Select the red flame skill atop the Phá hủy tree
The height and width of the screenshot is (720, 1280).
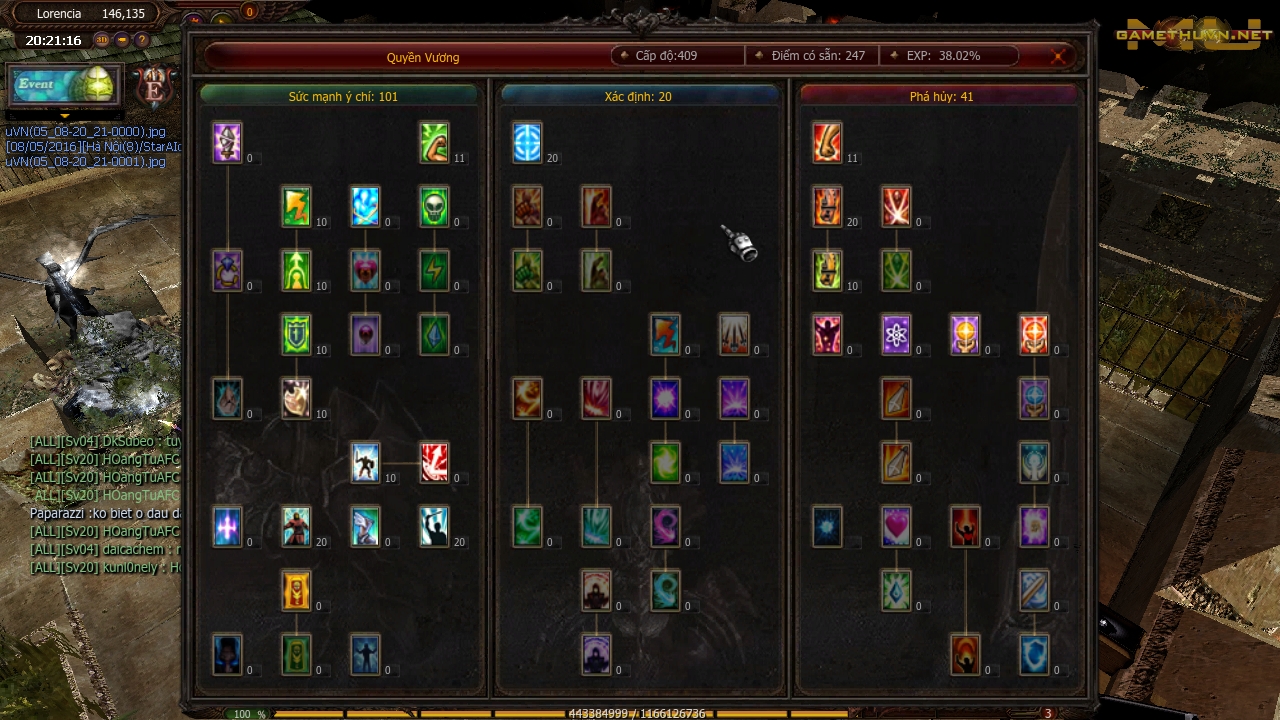coord(825,142)
